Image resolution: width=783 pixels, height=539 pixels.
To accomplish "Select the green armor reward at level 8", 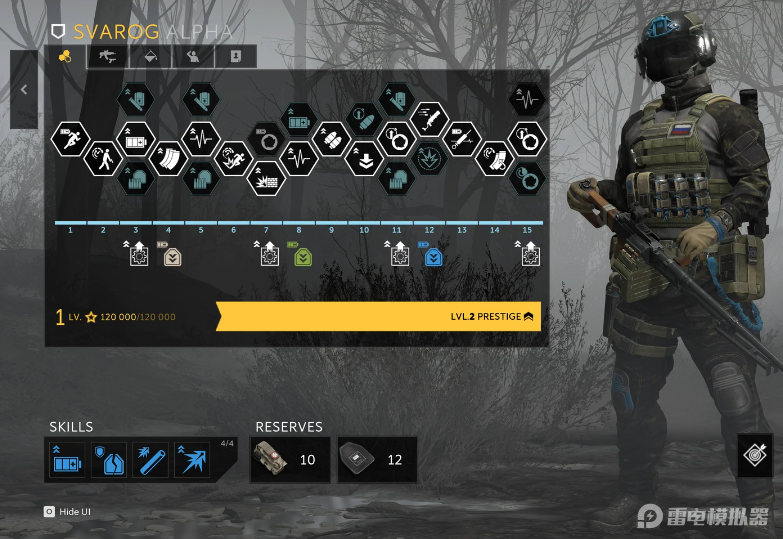I will click(x=303, y=257).
